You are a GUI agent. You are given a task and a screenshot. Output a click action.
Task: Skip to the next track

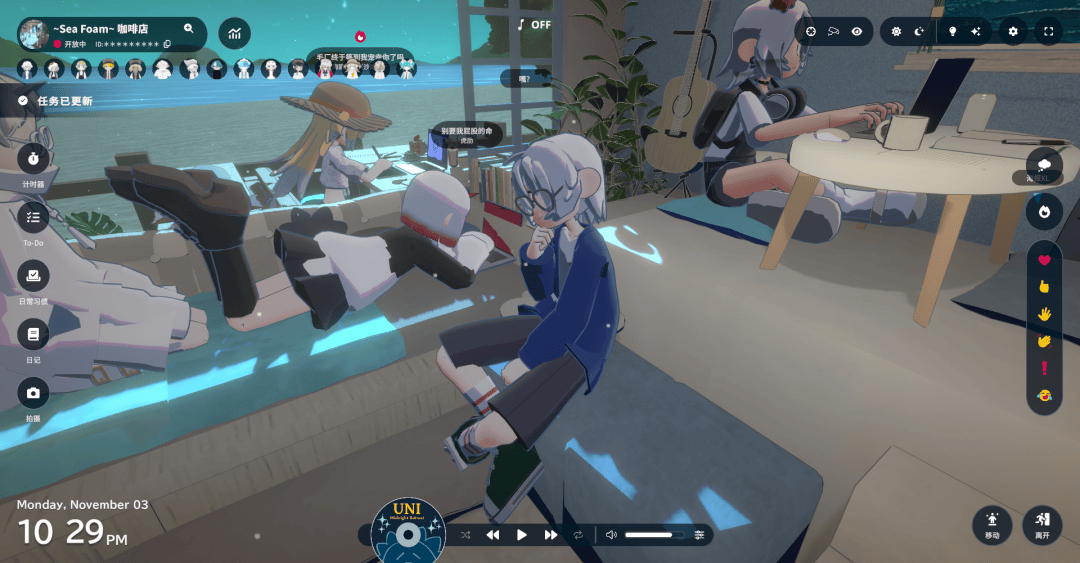pyautogui.click(x=550, y=535)
